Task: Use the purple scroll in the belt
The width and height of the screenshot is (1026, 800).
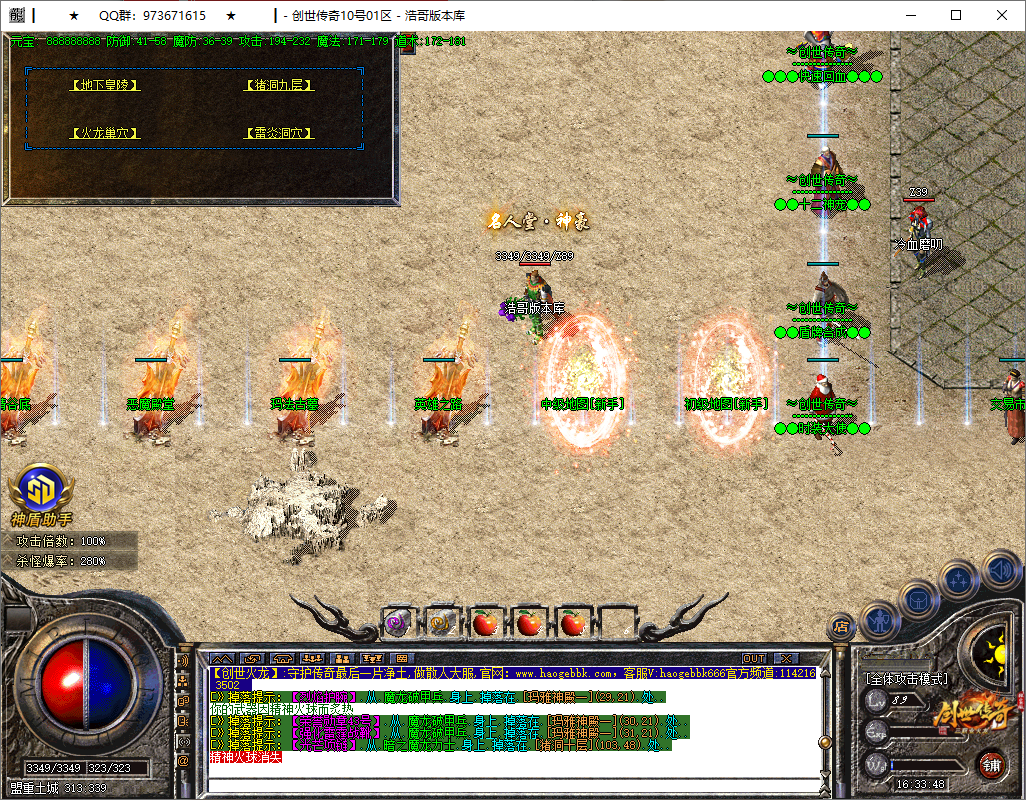Action: click(397, 624)
